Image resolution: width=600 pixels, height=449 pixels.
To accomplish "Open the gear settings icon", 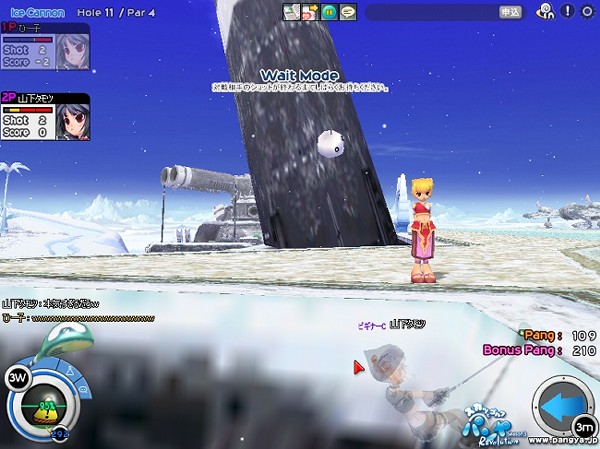I will [x=589, y=12].
